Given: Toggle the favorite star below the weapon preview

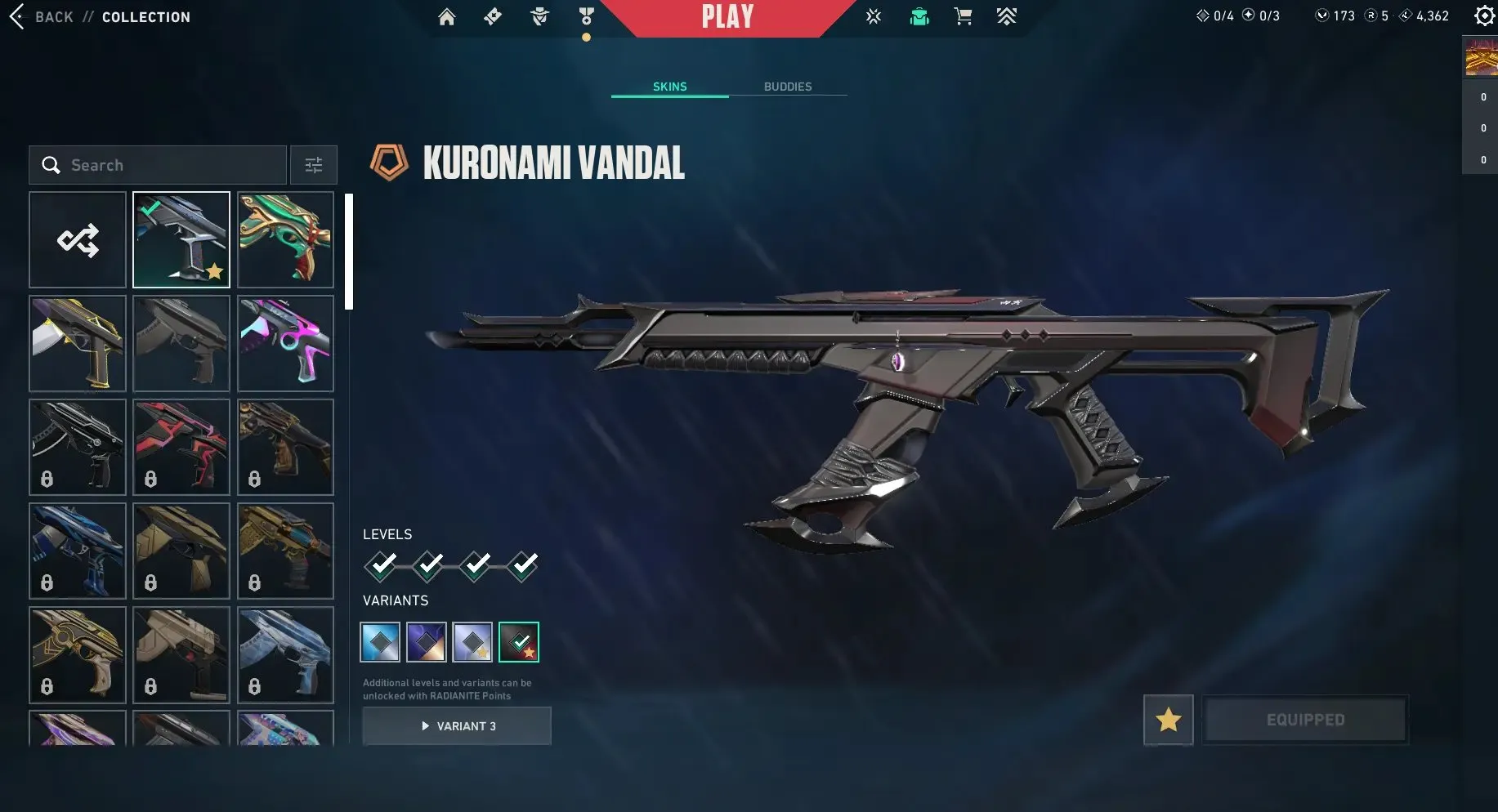Looking at the screenshot, I should tap(1169, 720).
